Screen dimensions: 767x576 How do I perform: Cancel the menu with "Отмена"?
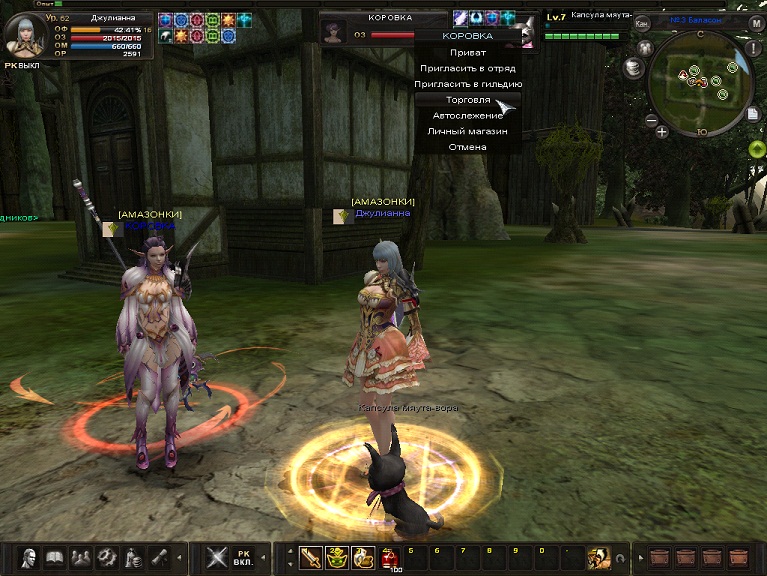click(x=467, y=147)
